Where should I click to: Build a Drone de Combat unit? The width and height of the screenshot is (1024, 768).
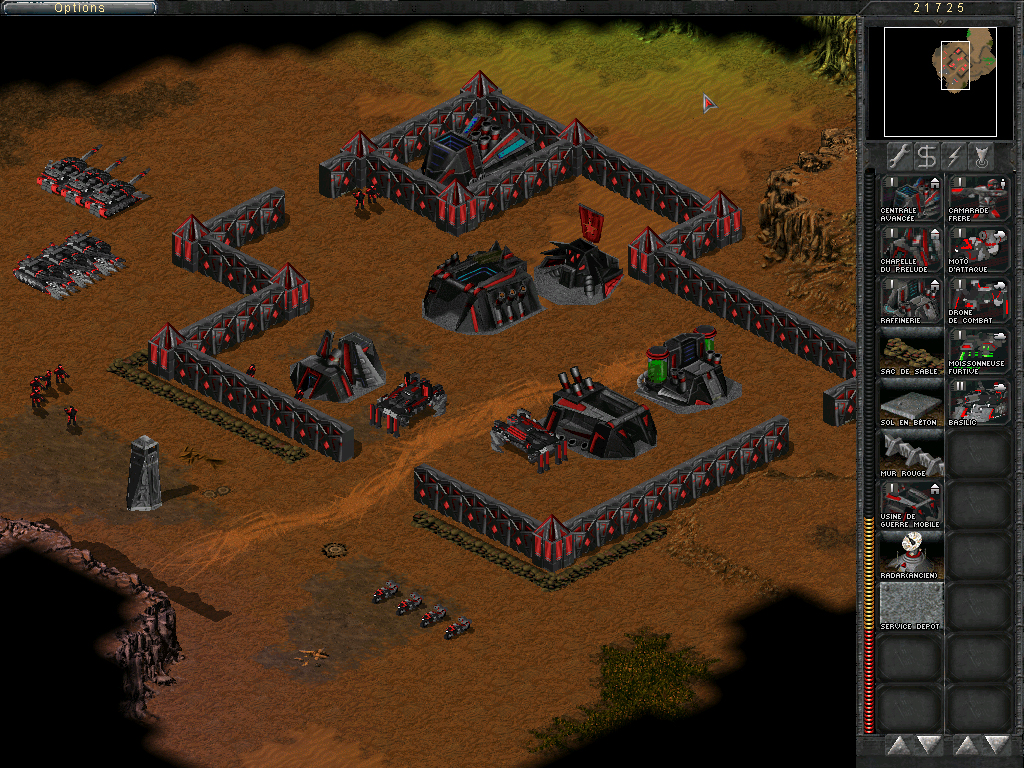978,300
